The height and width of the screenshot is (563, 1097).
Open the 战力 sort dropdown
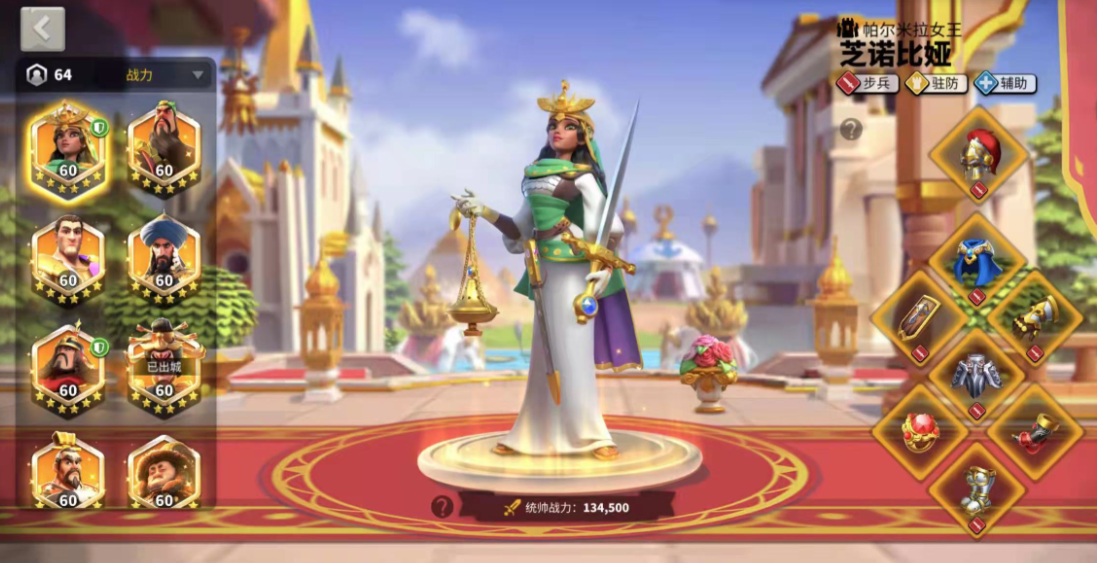(x=165, y=75)
